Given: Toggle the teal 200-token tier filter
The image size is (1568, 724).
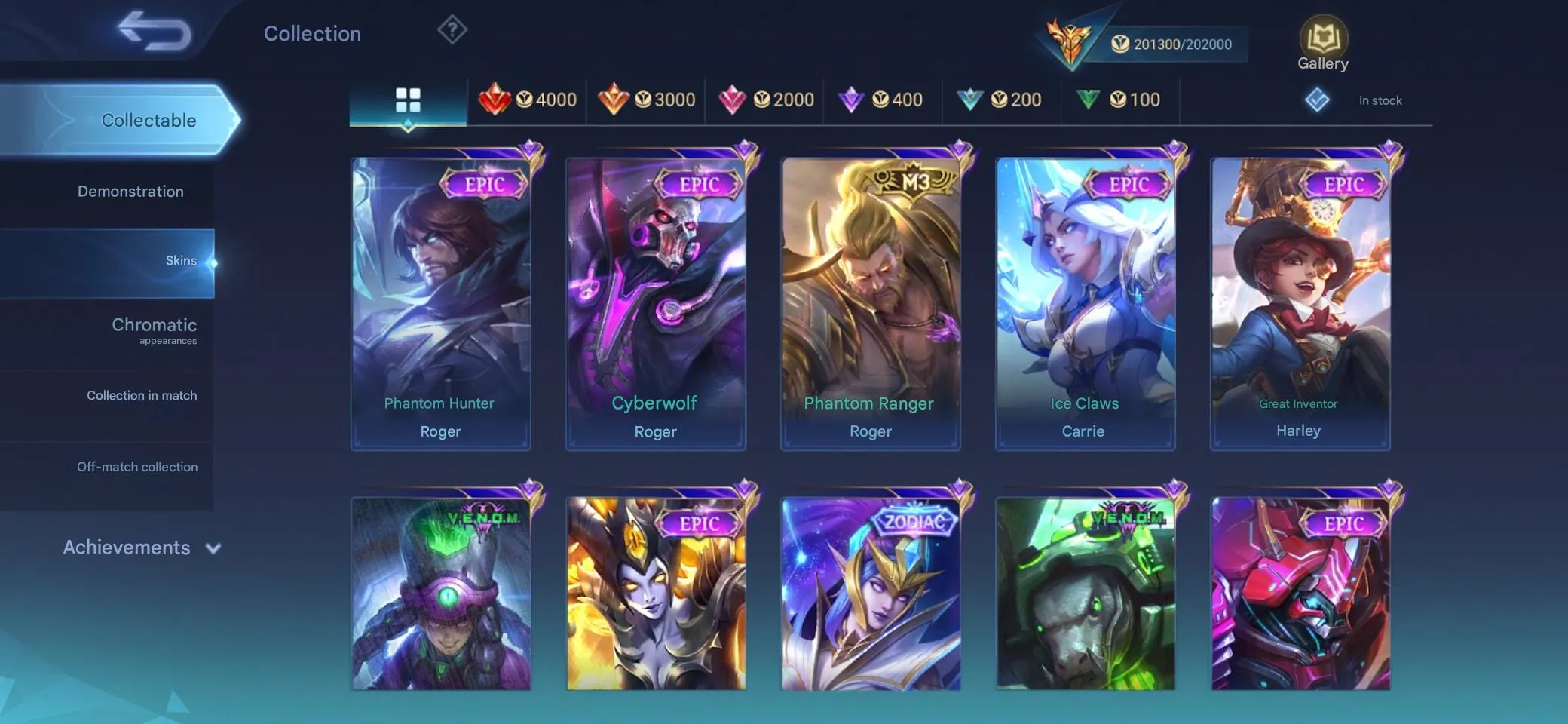Looking at the screenshot, I should [x=969, y=99].
